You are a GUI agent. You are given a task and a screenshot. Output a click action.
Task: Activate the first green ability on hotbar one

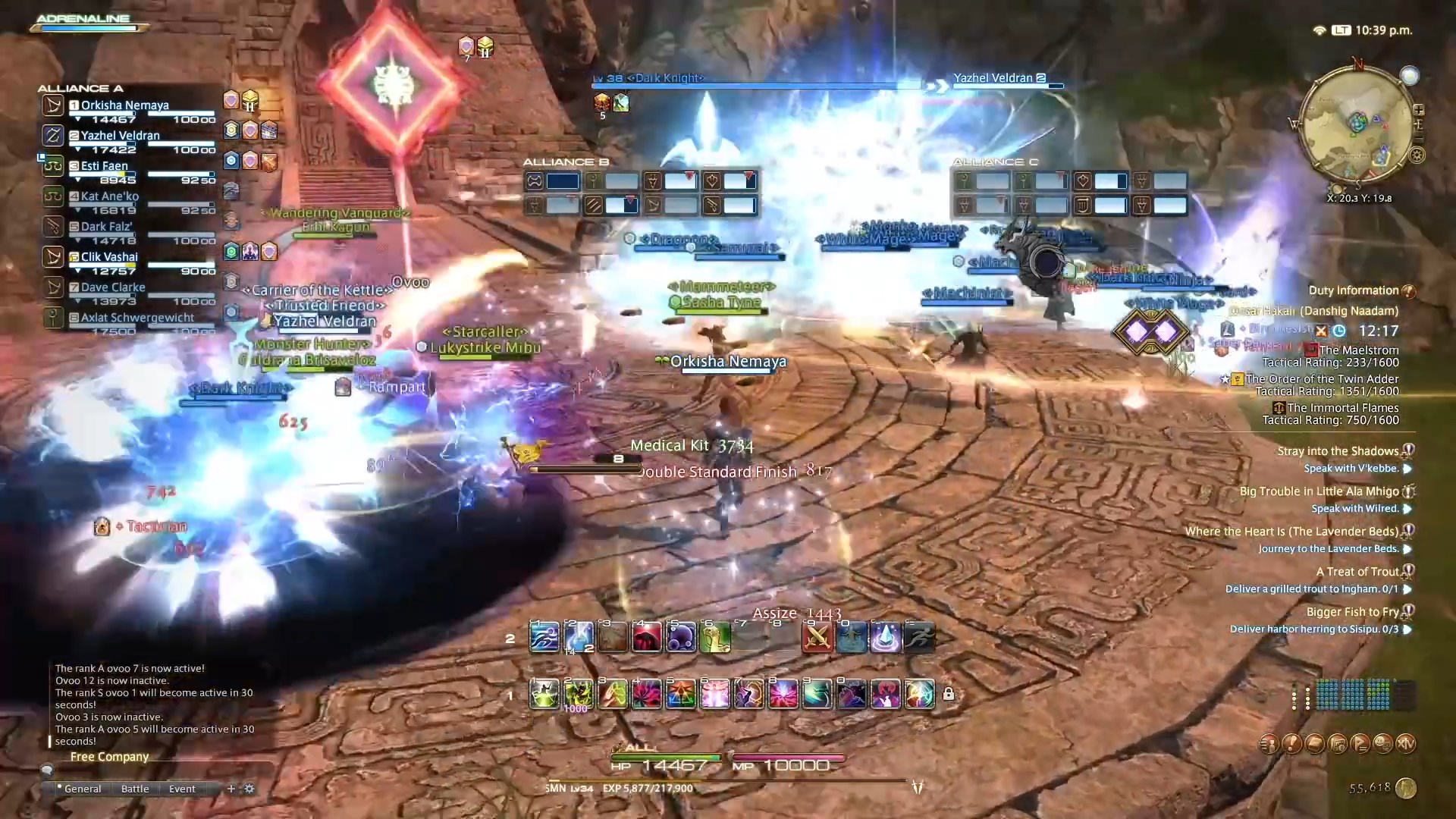(x=544, y=694)
